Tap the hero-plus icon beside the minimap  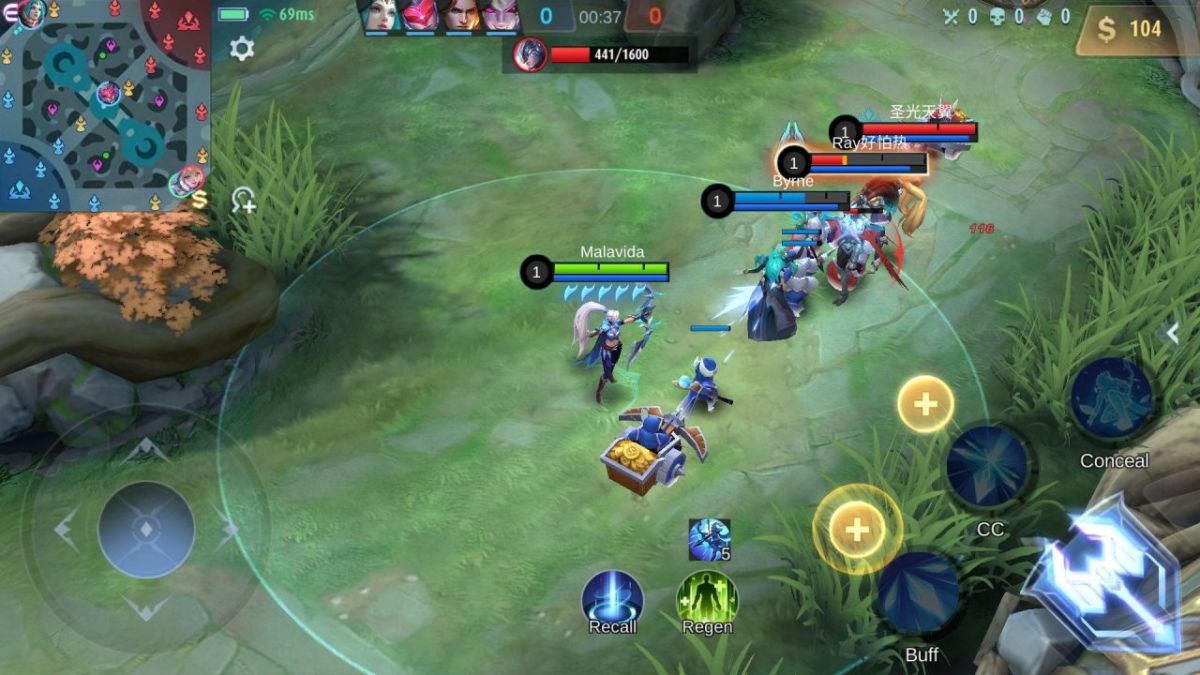pos(243,200)
